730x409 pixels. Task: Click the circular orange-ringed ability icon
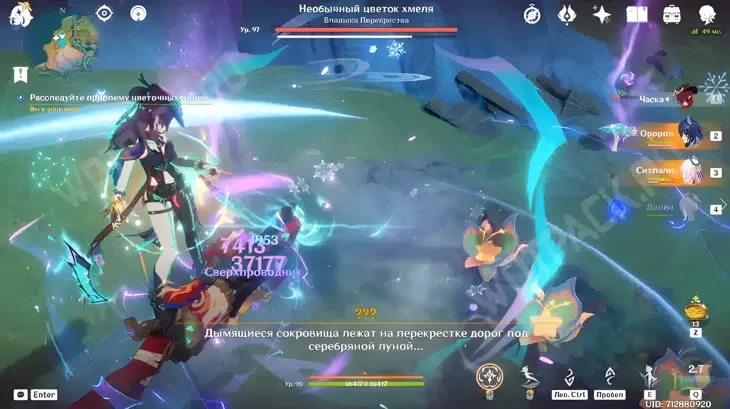[489, 377]
